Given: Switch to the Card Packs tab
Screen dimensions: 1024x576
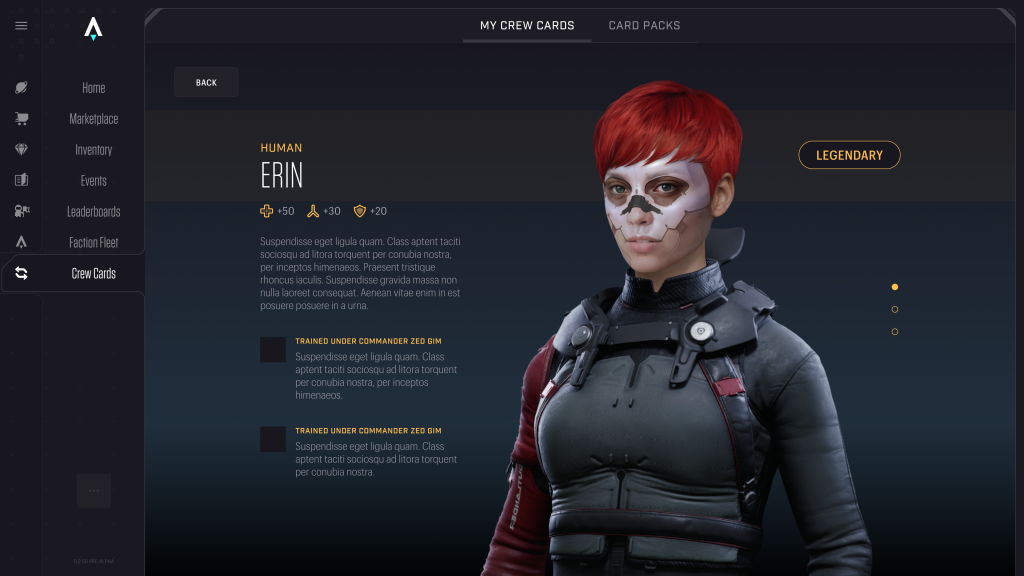Looking at the screenshot, I should [x=644, y=25].
